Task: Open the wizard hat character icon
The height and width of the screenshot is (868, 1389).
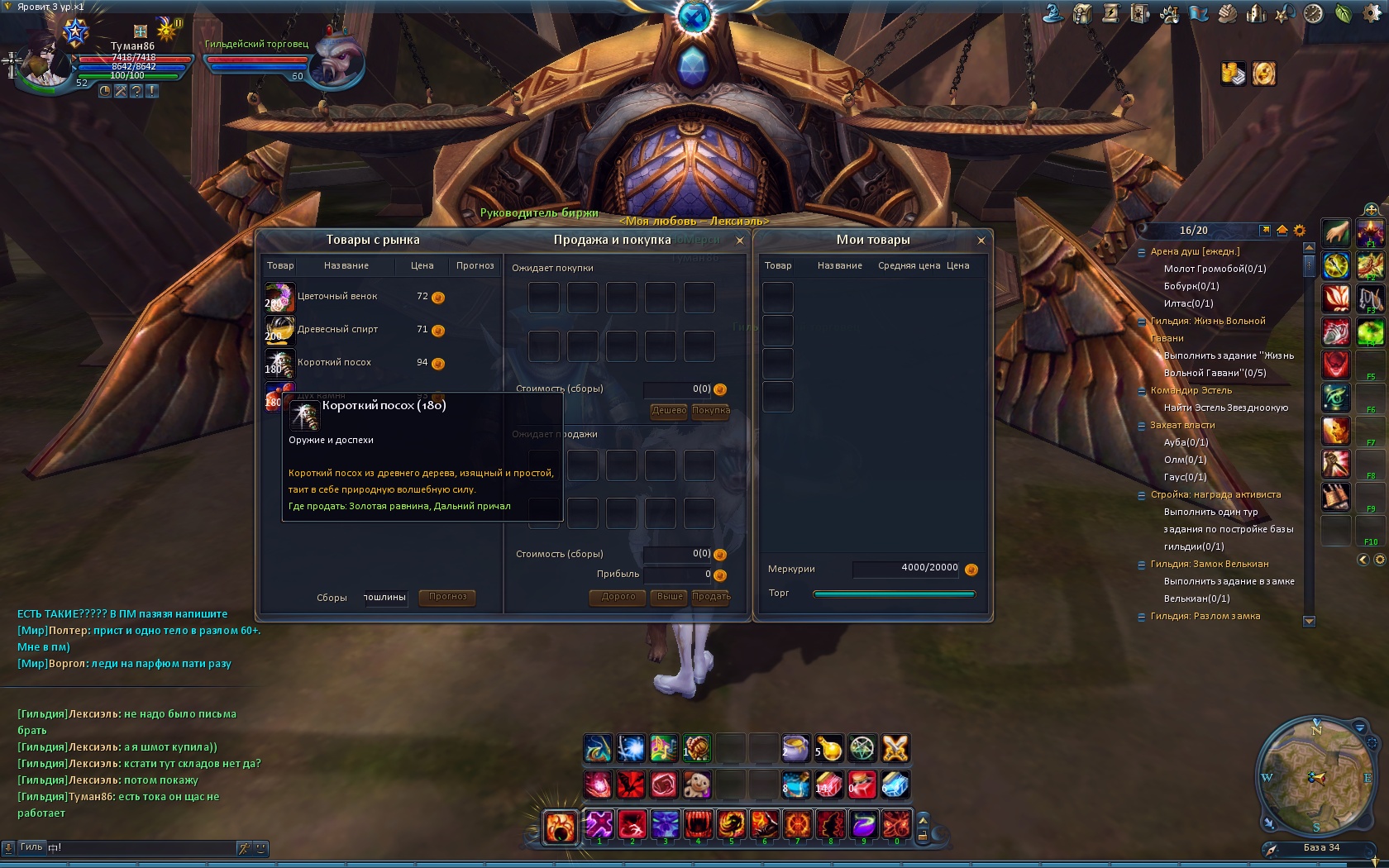Action: coord(1052,13)
